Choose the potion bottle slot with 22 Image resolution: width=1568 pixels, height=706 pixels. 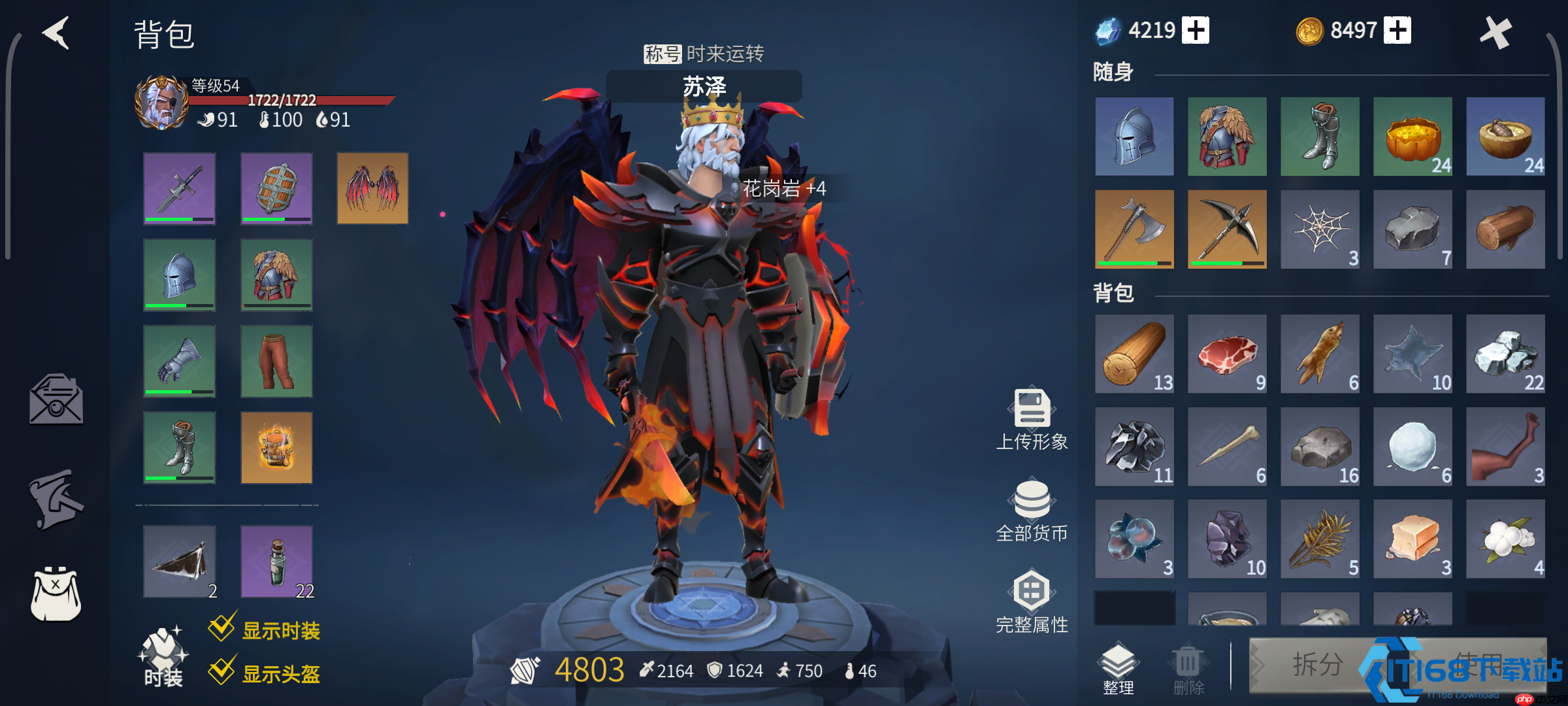pyautogui.click(x=276, y=562)
